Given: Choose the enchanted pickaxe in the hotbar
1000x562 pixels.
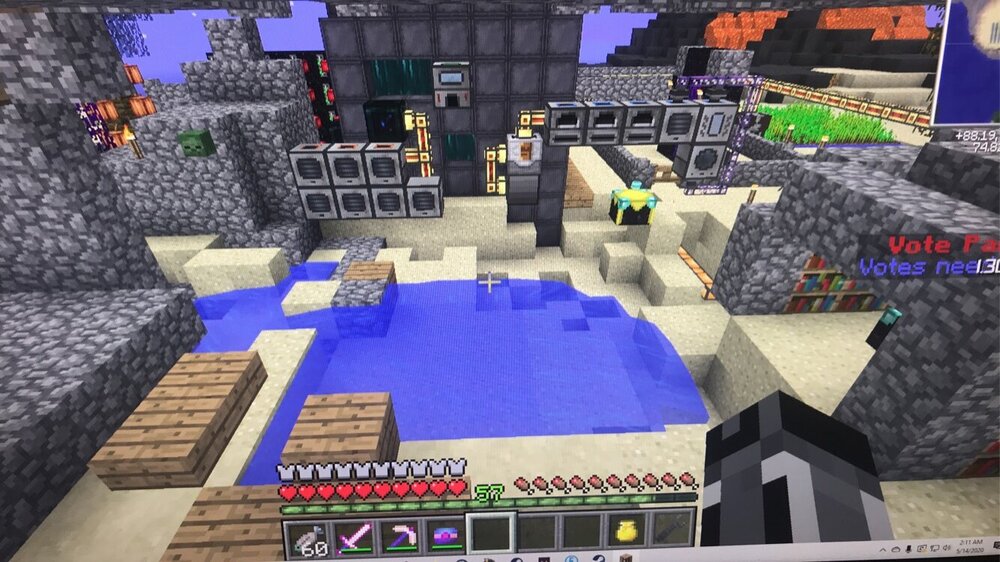Looking at the screenshot, I should point(400,537).
